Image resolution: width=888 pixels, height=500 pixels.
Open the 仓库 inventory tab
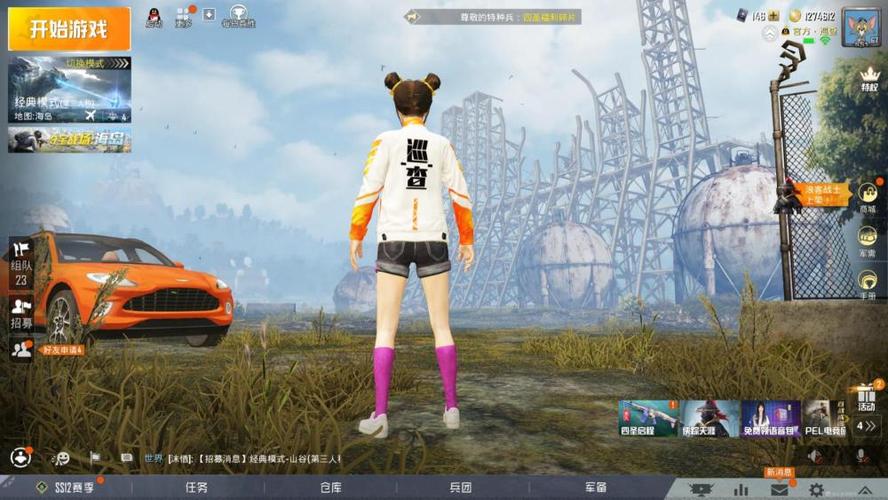click(331, 488)
